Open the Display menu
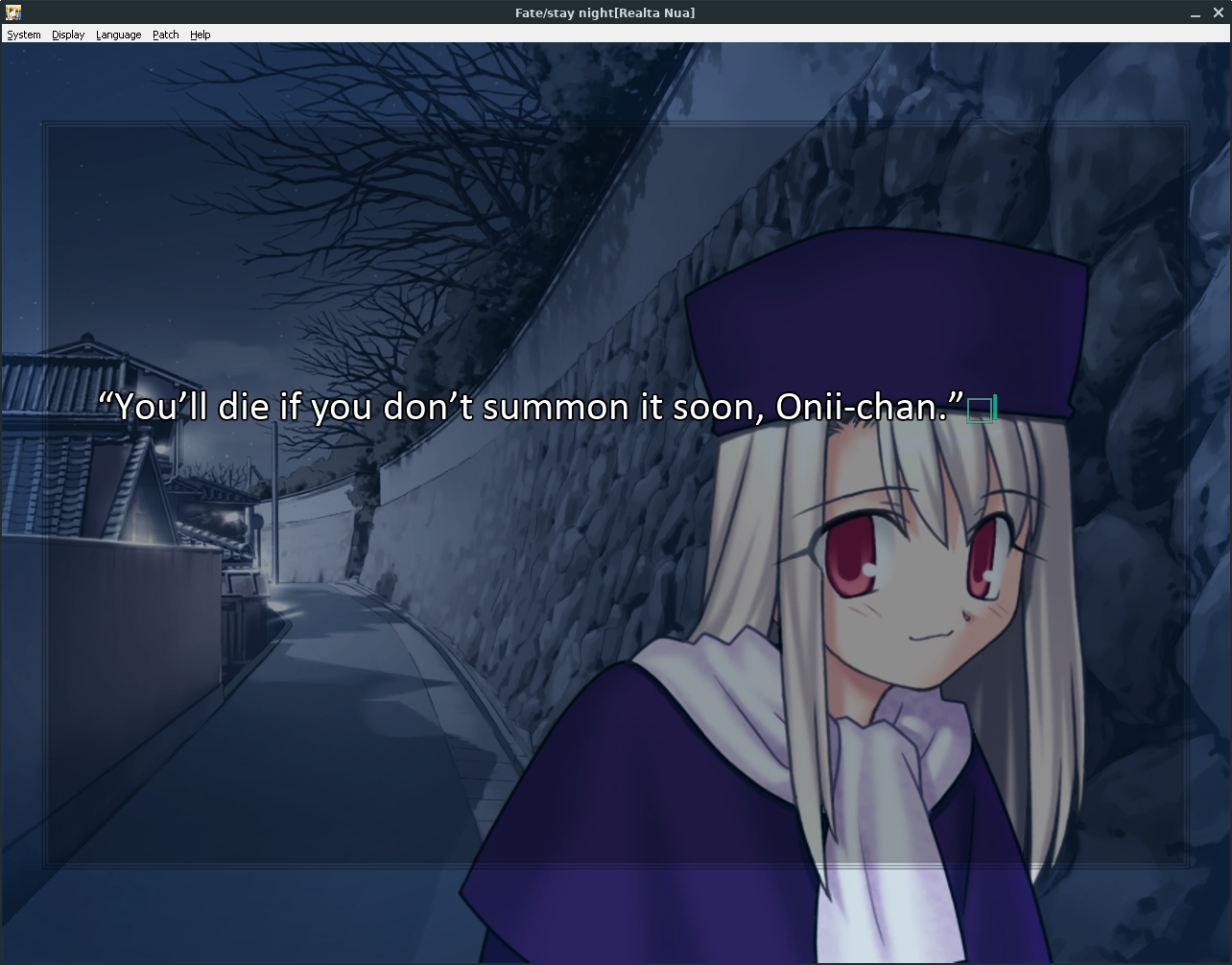Image resolution: width=1232 pixels, height=965 pixels. click(68, 35)
